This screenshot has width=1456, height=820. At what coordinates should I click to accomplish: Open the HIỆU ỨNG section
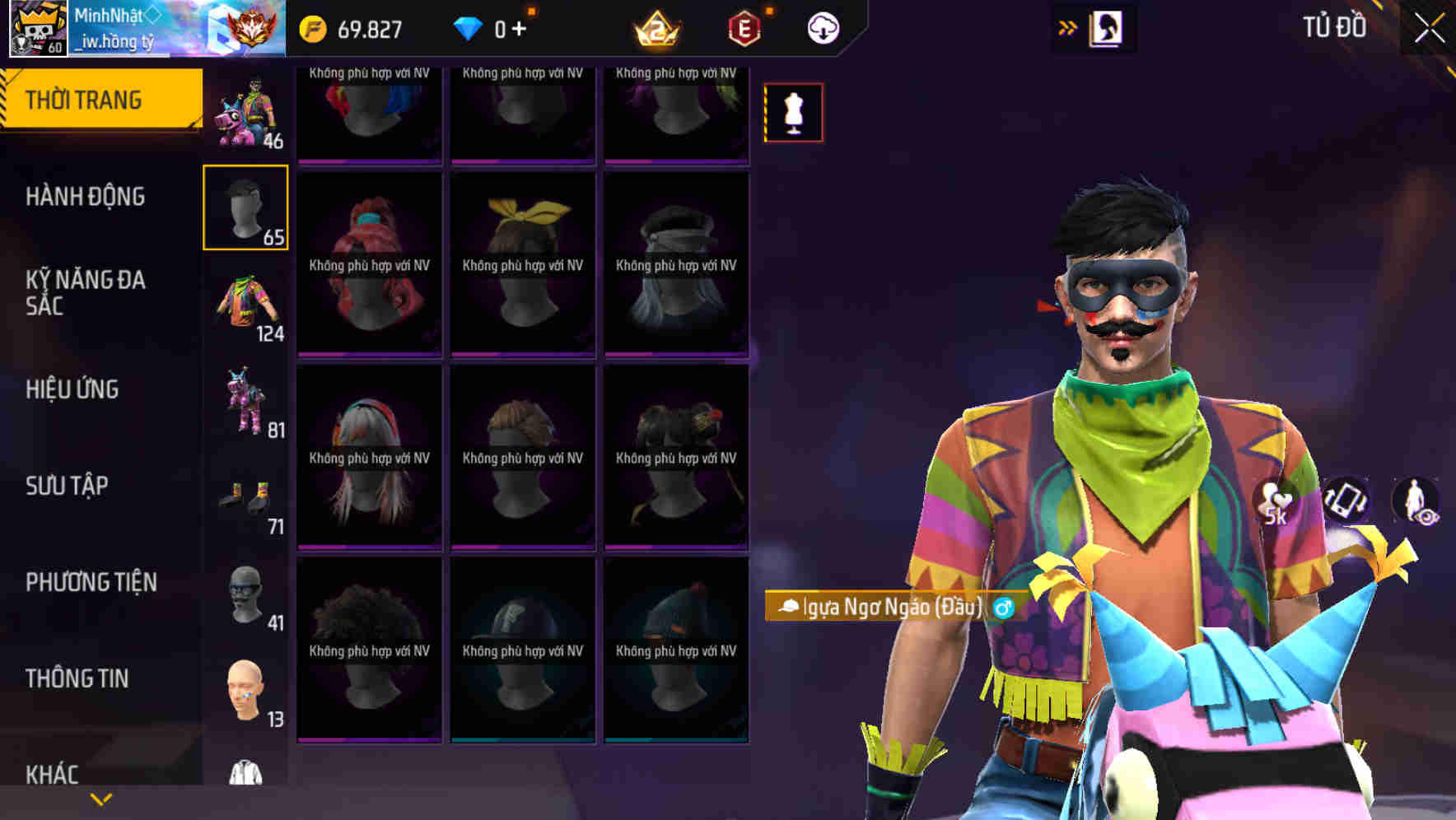pos(74,389)
